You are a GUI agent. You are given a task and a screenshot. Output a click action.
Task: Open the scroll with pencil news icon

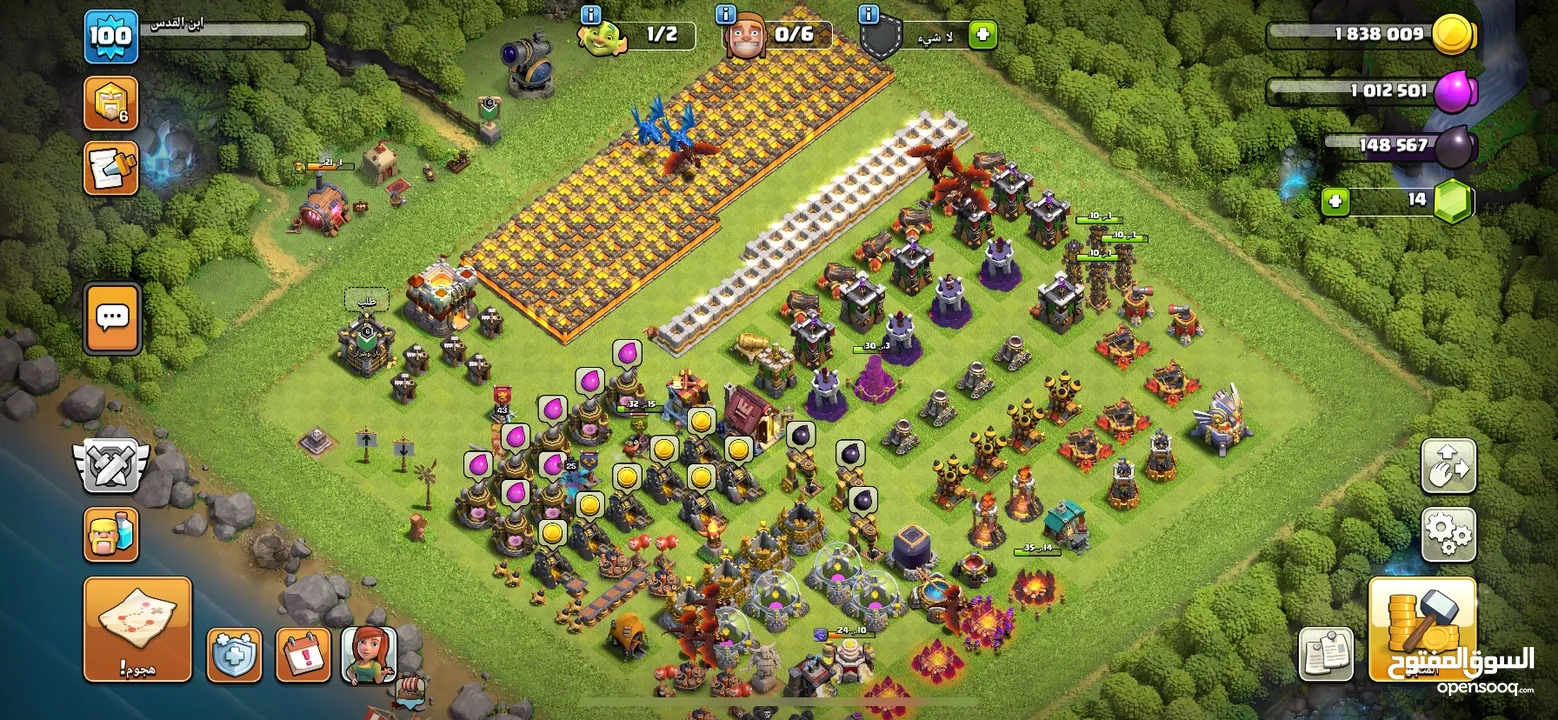110,167
